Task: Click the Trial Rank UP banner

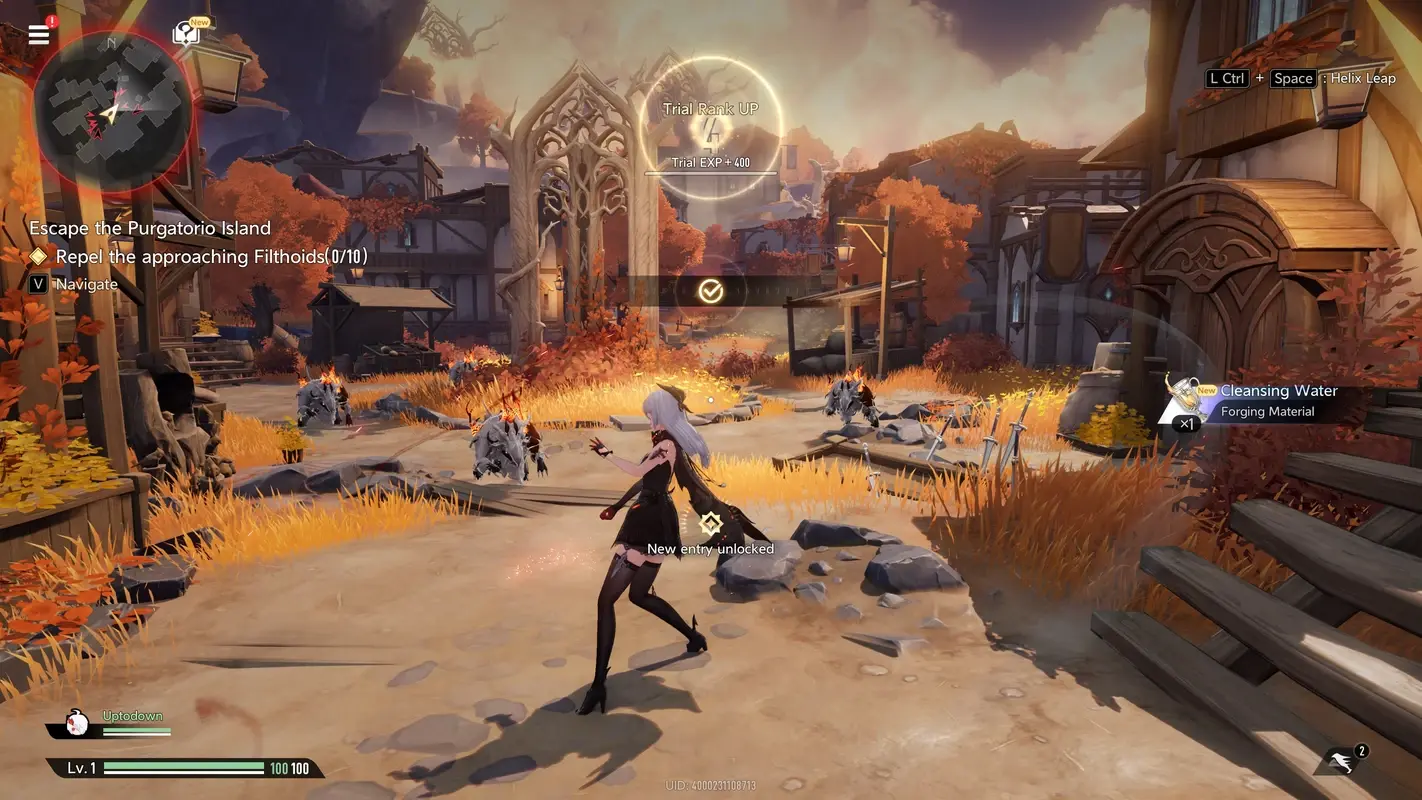Action: (710, 107)
